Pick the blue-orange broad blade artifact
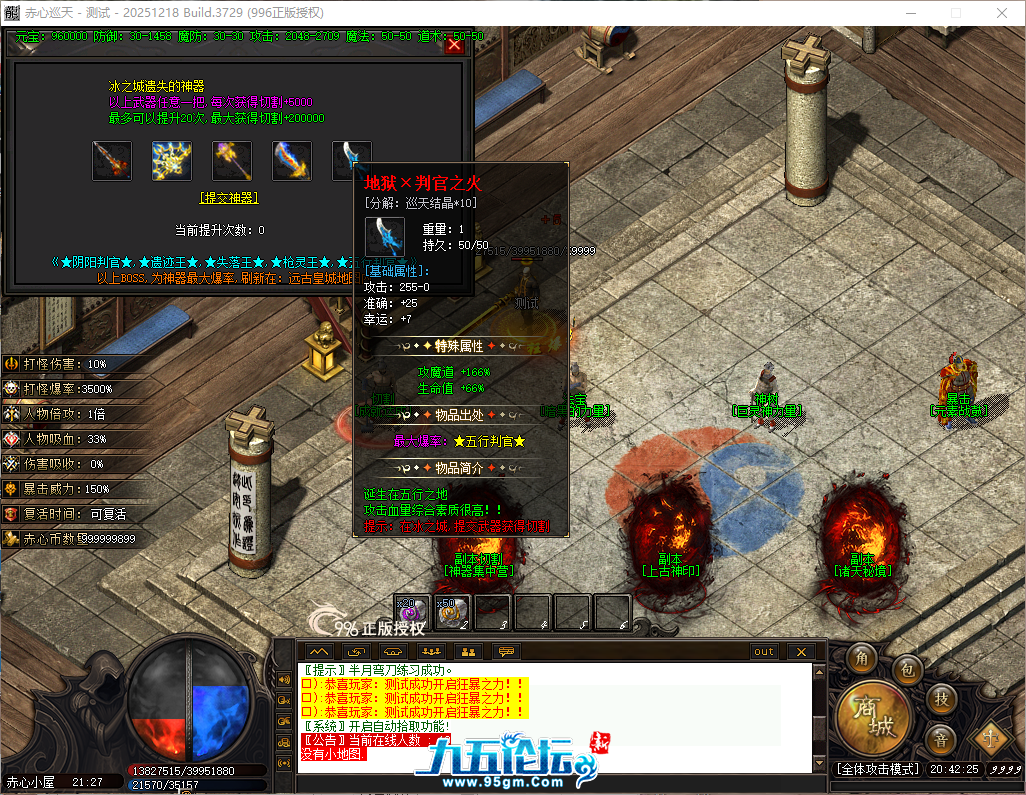This screenshot has width=1026, height=795. pyautogui.click(x=292, y=161)
